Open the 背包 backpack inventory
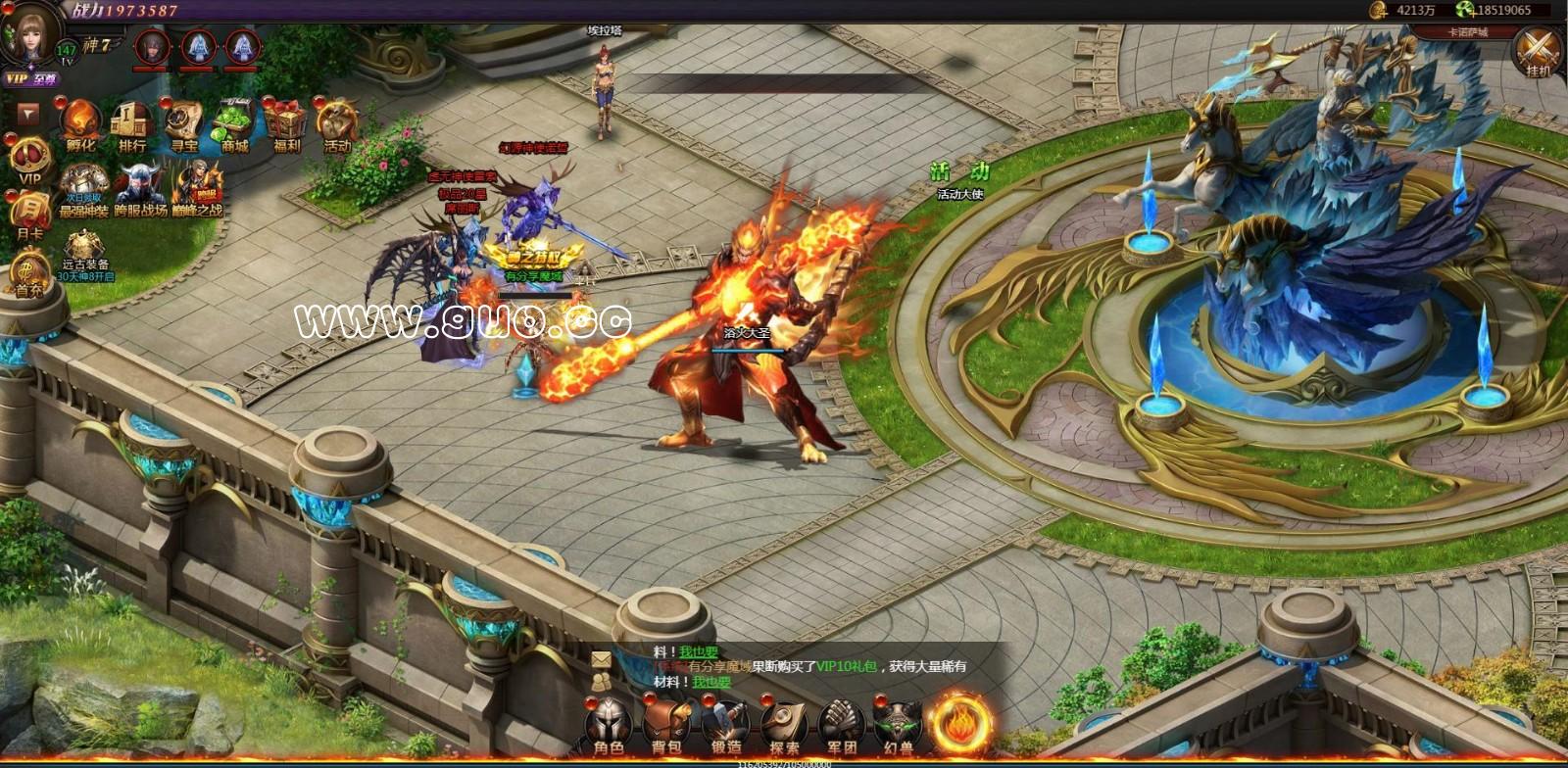Screen dimensions: 1568x768 [x=666, y=726]
